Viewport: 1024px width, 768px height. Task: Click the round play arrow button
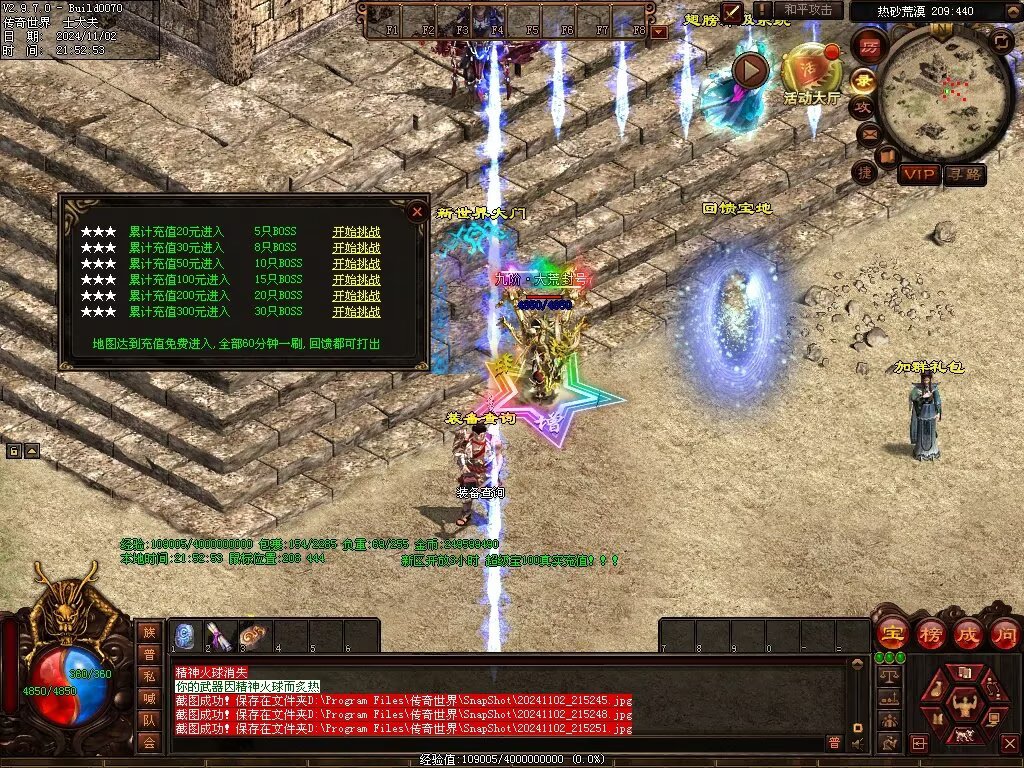(x=750, y=70)
